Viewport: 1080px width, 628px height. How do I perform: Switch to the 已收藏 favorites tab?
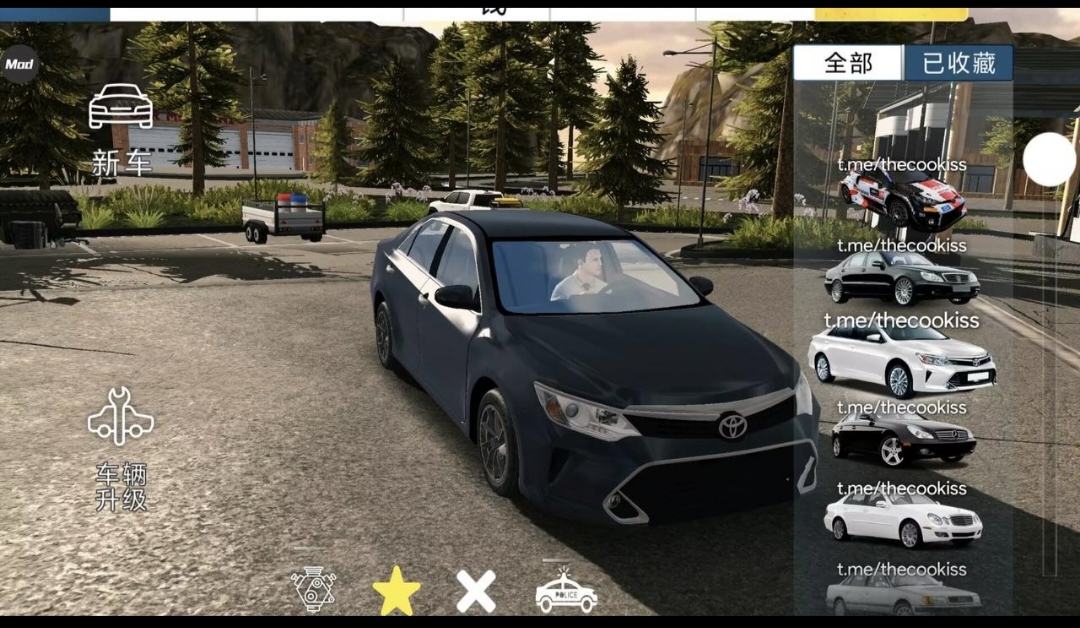pyautogui.click(x=959, y=64)
